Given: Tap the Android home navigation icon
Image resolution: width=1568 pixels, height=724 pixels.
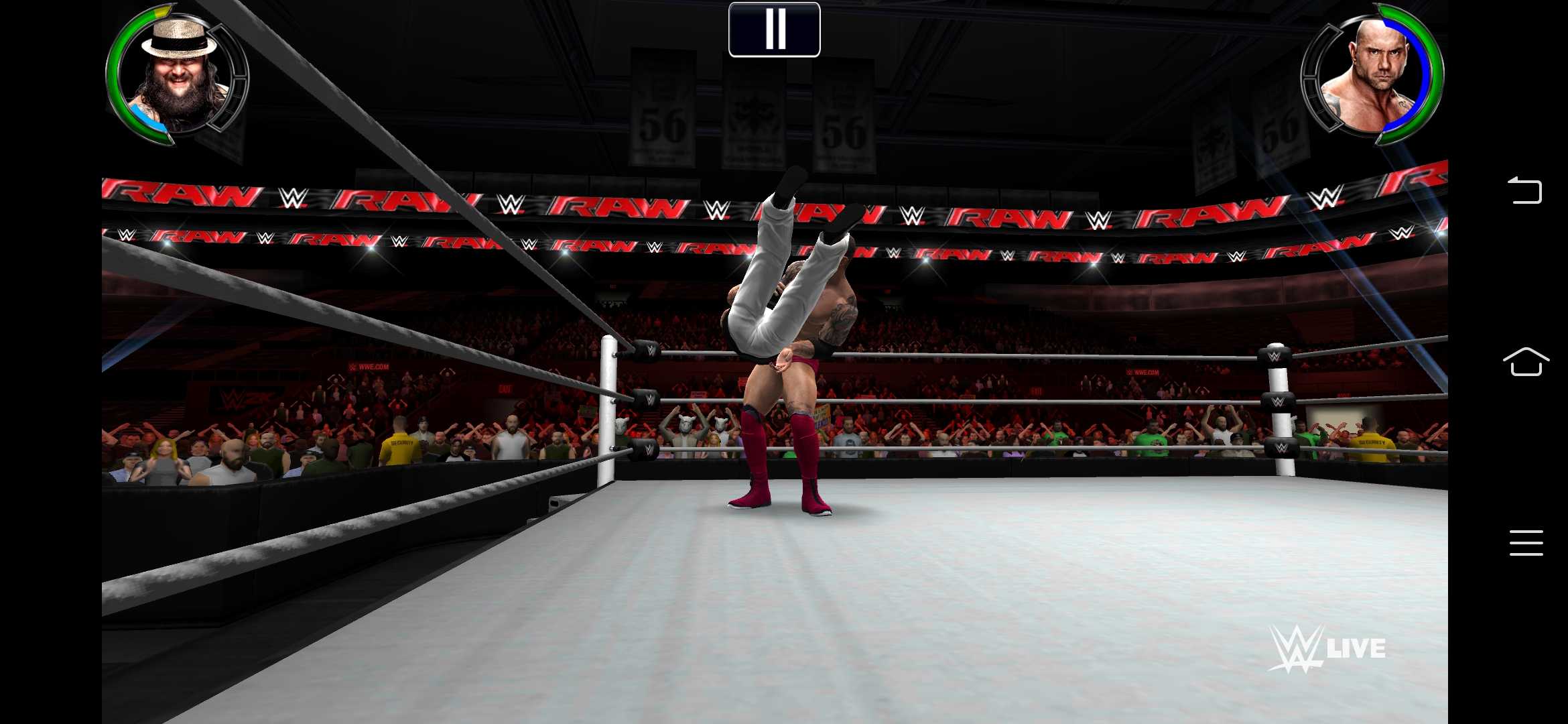Looking at the screenshot, I should coord(1527,362).
